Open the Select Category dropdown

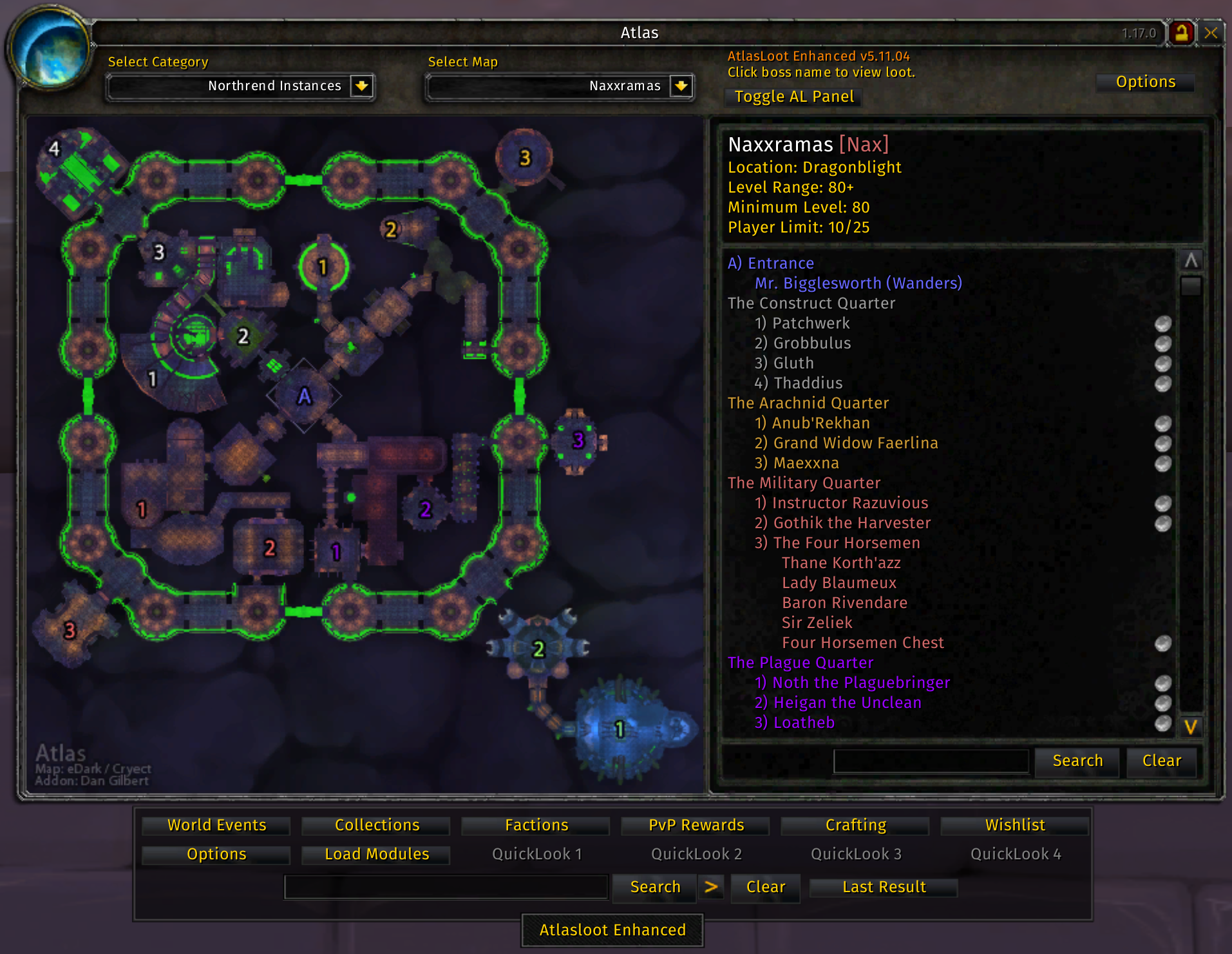click(x=361, y=86)
